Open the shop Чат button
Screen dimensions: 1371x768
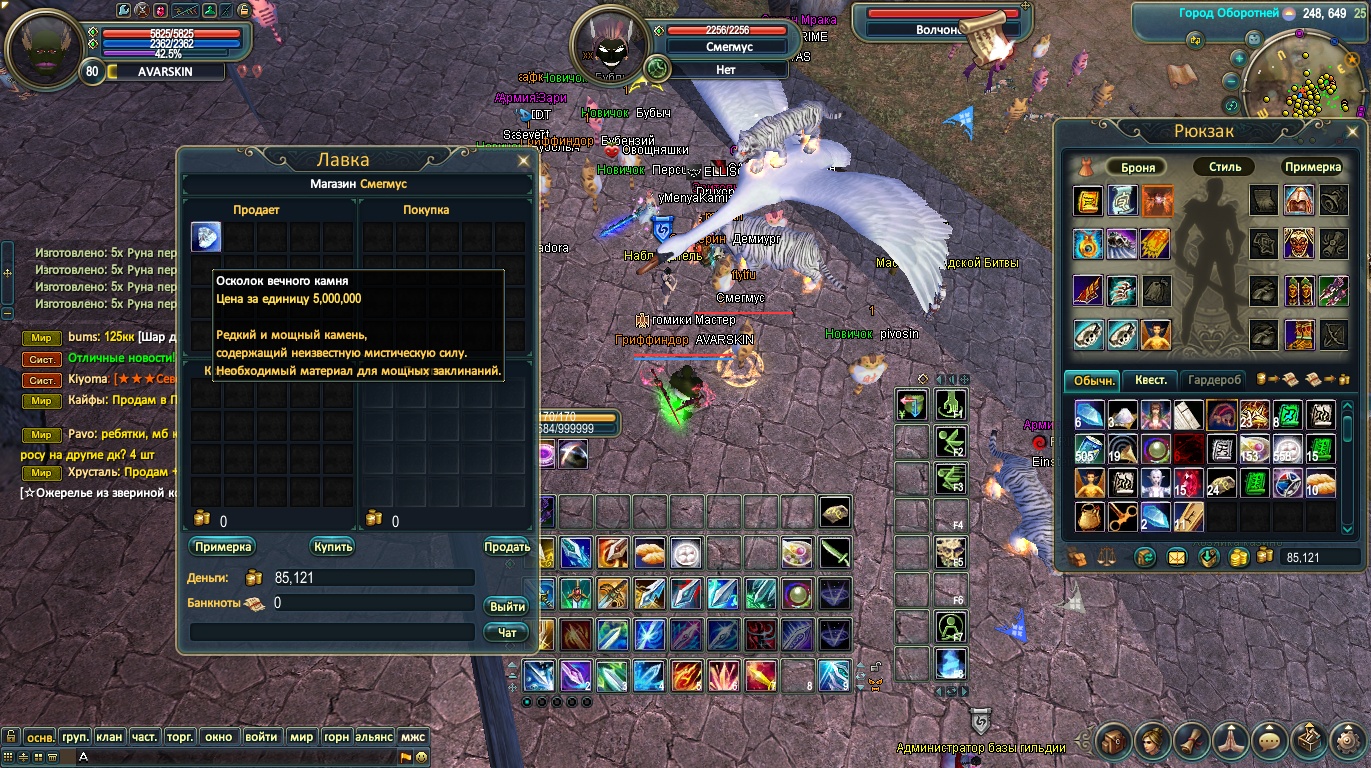coord(508,632)
